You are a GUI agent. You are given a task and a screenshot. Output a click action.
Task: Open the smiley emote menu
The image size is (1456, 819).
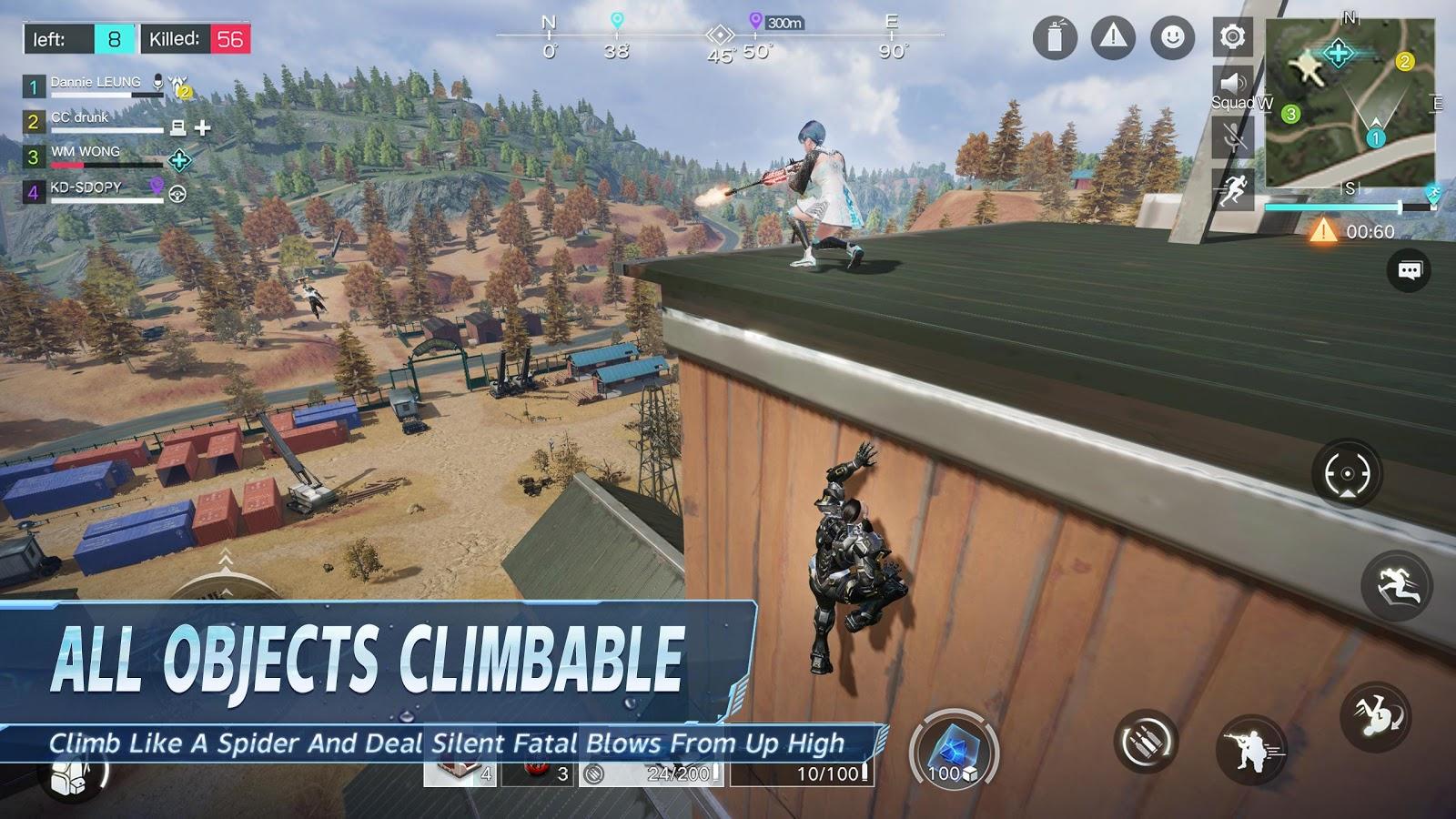click(x=1172, y=37)
